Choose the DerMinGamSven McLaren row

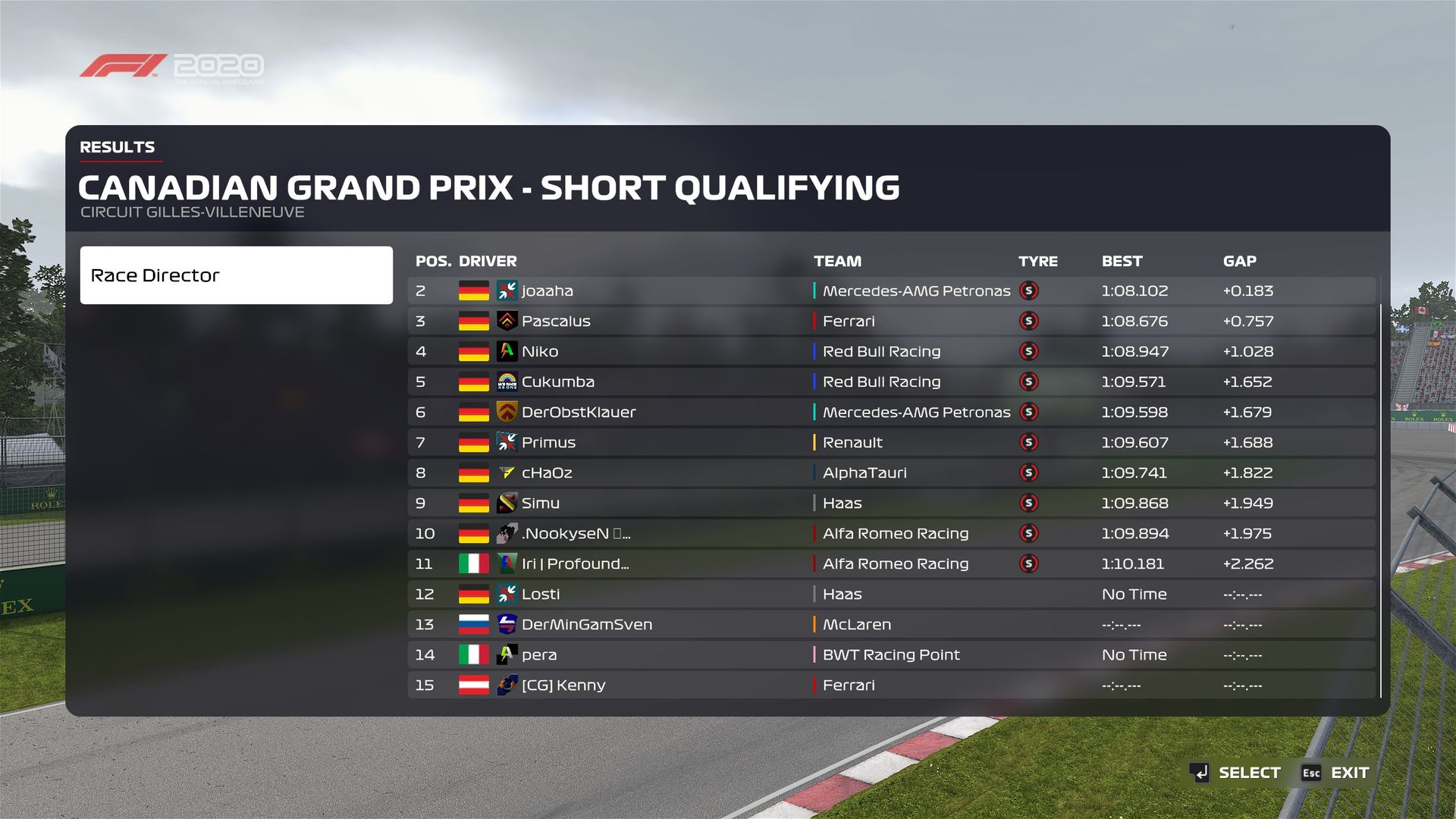click(x=891, y=625)
